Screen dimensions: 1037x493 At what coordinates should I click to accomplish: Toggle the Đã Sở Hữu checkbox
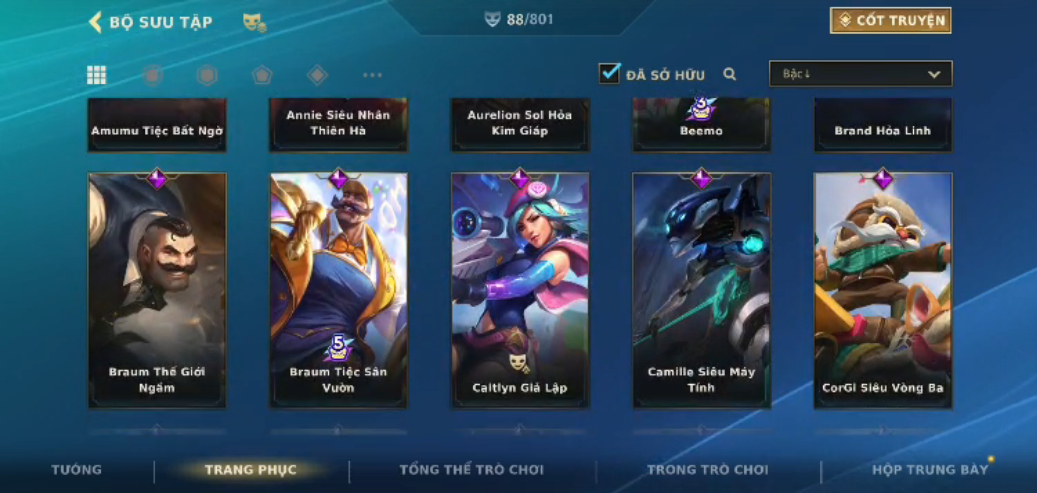(x=610, y=73)
